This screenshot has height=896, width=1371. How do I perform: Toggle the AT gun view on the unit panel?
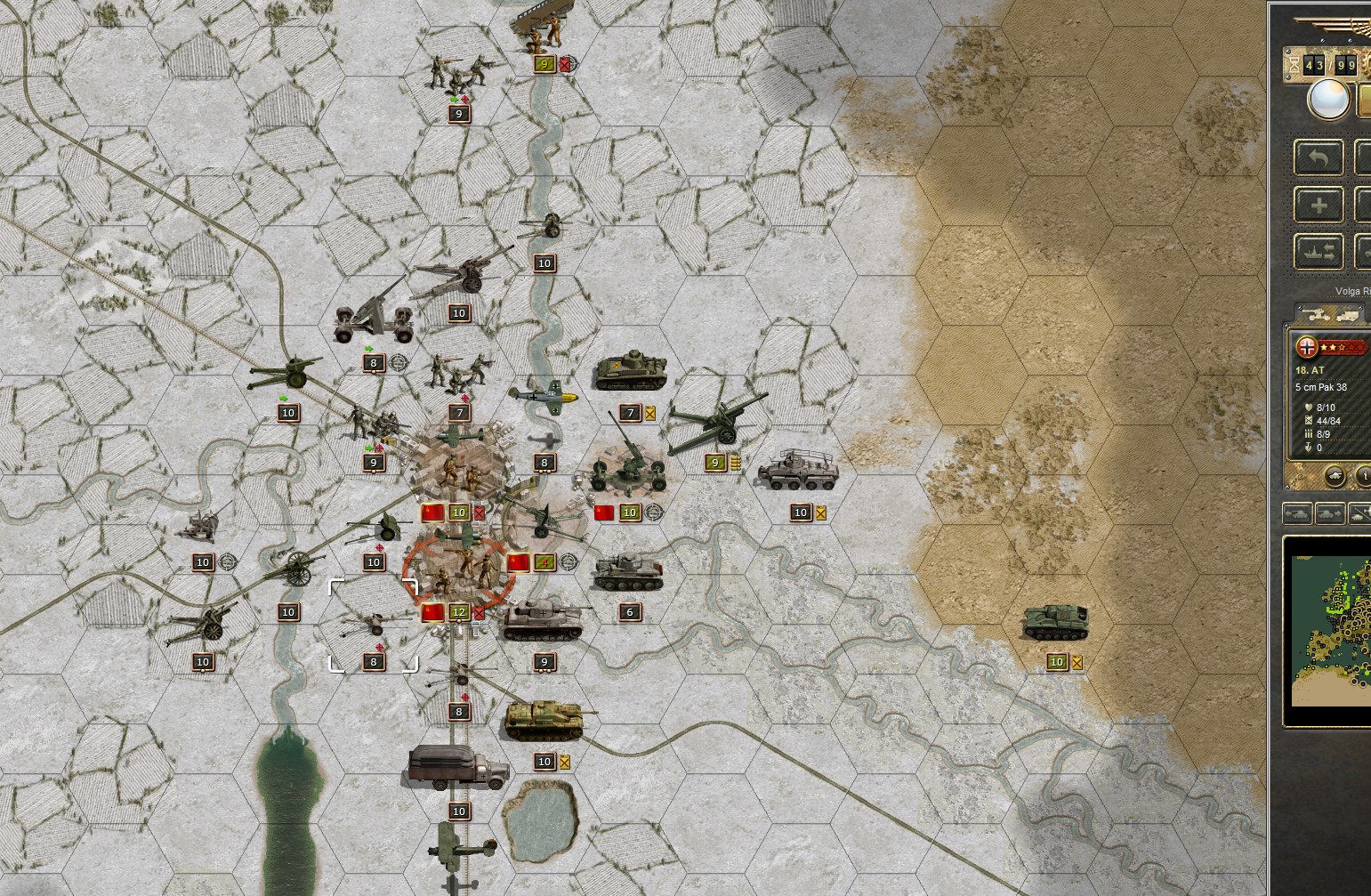tap(1318, 315)
